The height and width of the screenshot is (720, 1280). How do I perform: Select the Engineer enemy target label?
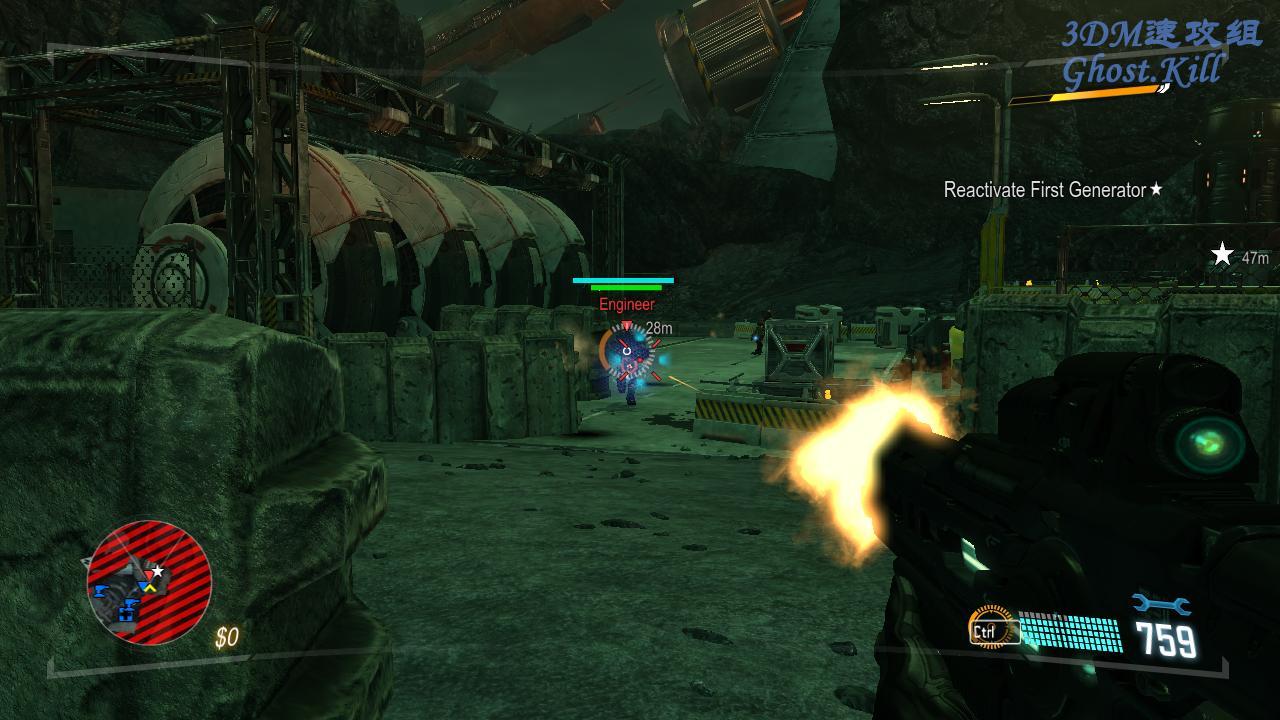pyautogui.click(x=627, y=304)
